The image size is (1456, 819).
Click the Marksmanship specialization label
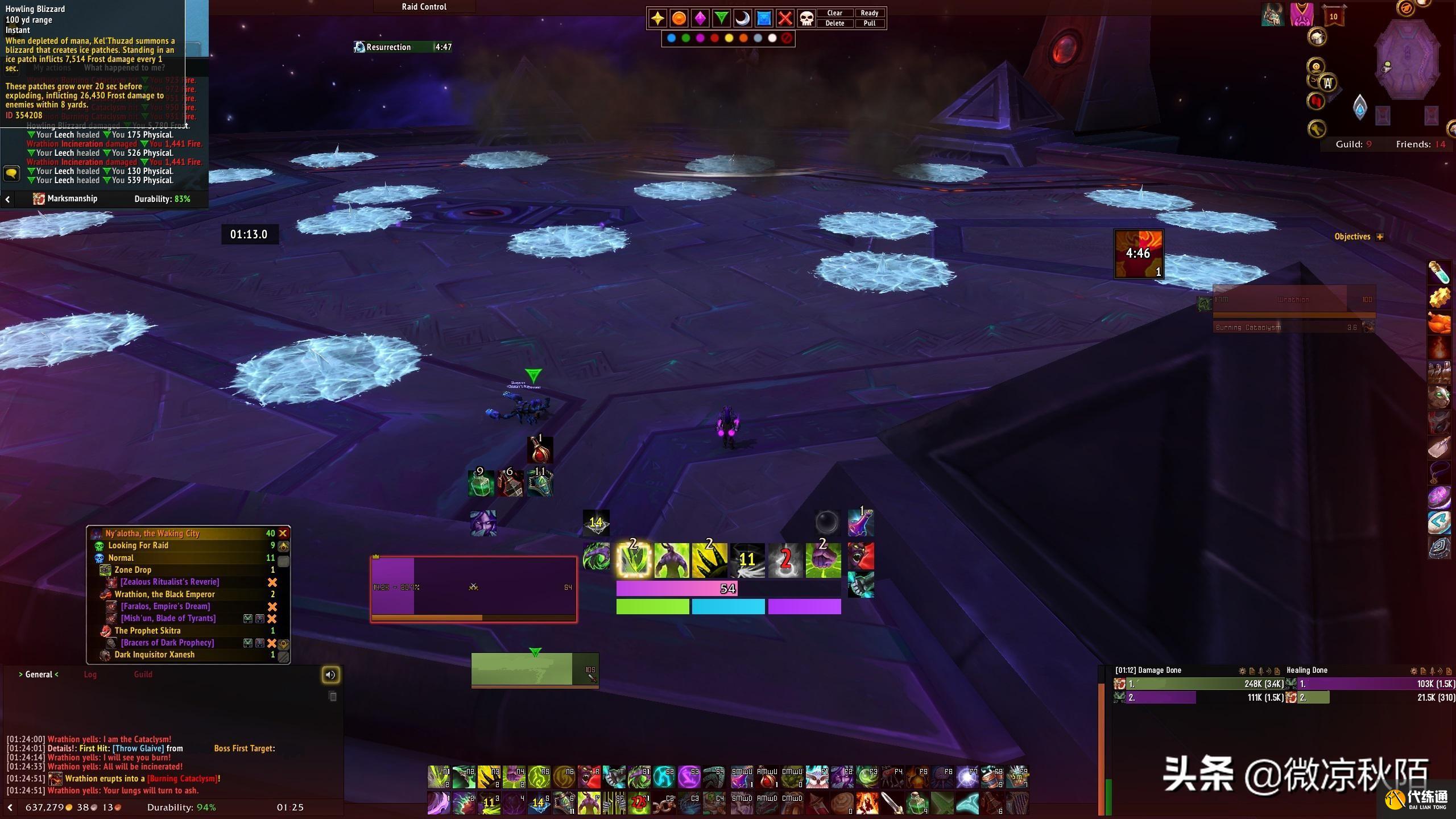pos(72,198)
